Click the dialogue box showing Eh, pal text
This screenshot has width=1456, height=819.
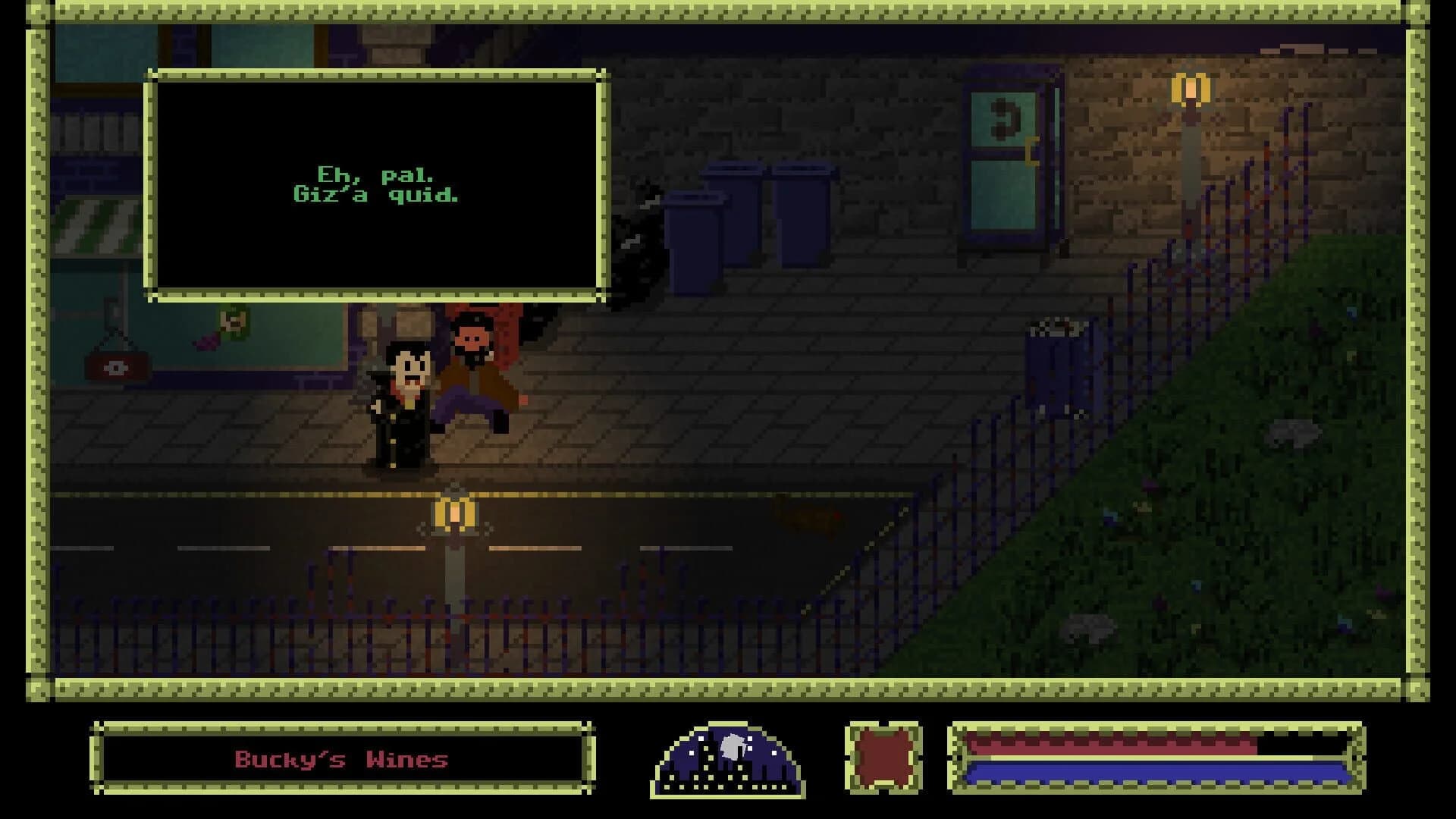pos(377,182)
